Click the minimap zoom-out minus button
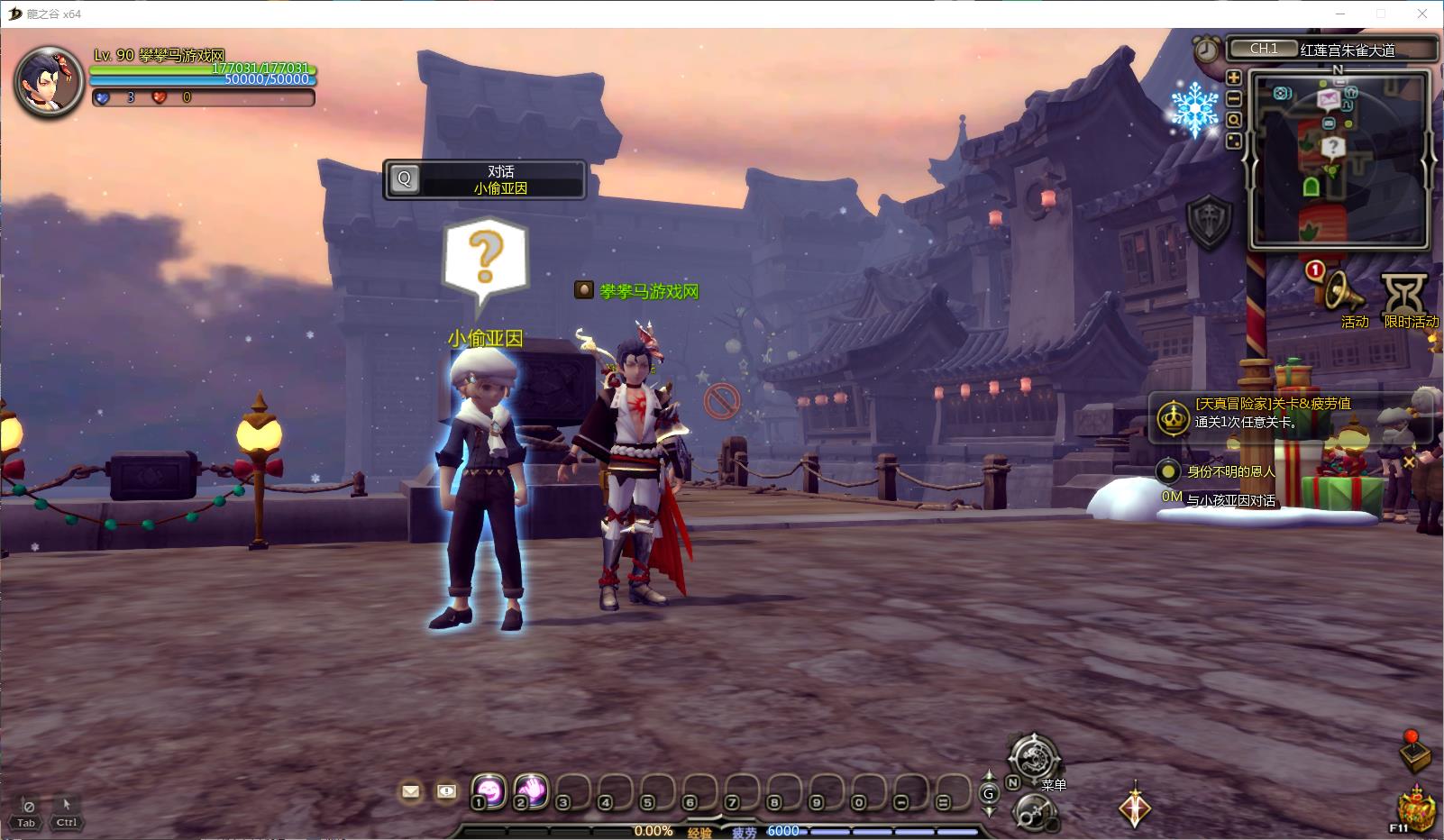The image size is (1444, 840). coord(1234,98)
